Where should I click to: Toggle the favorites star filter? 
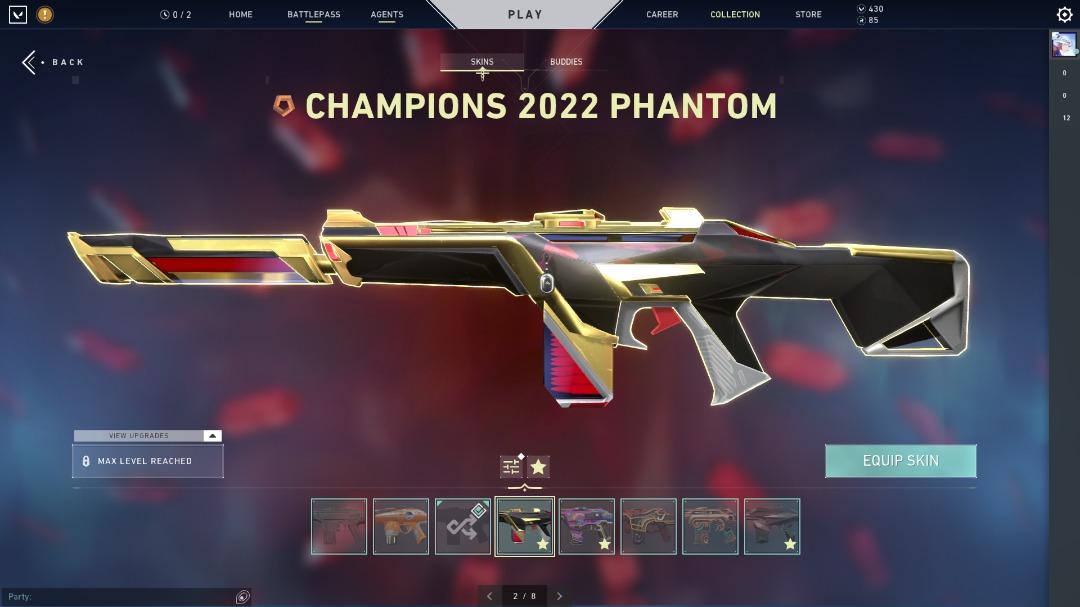pyautogui.click(x=539, y=467)
